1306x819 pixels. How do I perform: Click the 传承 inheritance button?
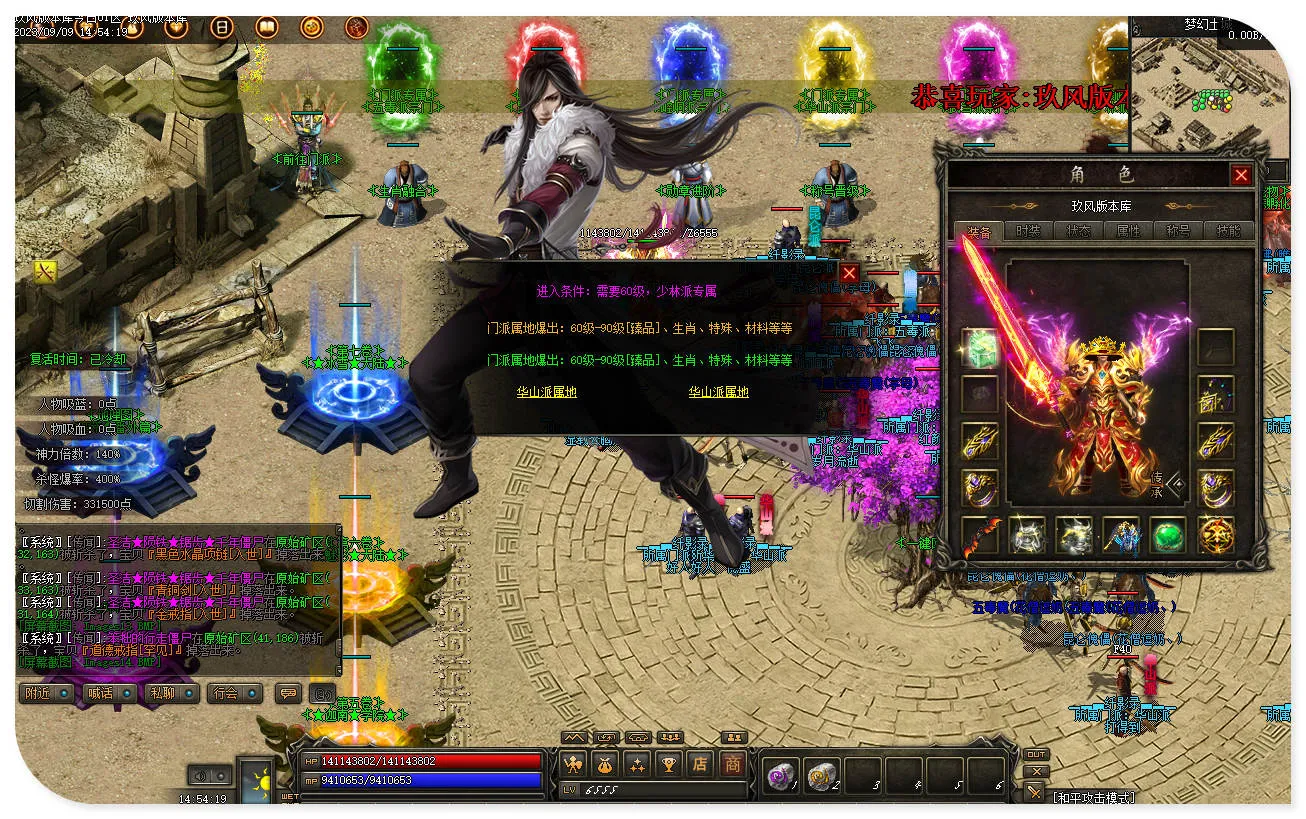[1161, 484]
